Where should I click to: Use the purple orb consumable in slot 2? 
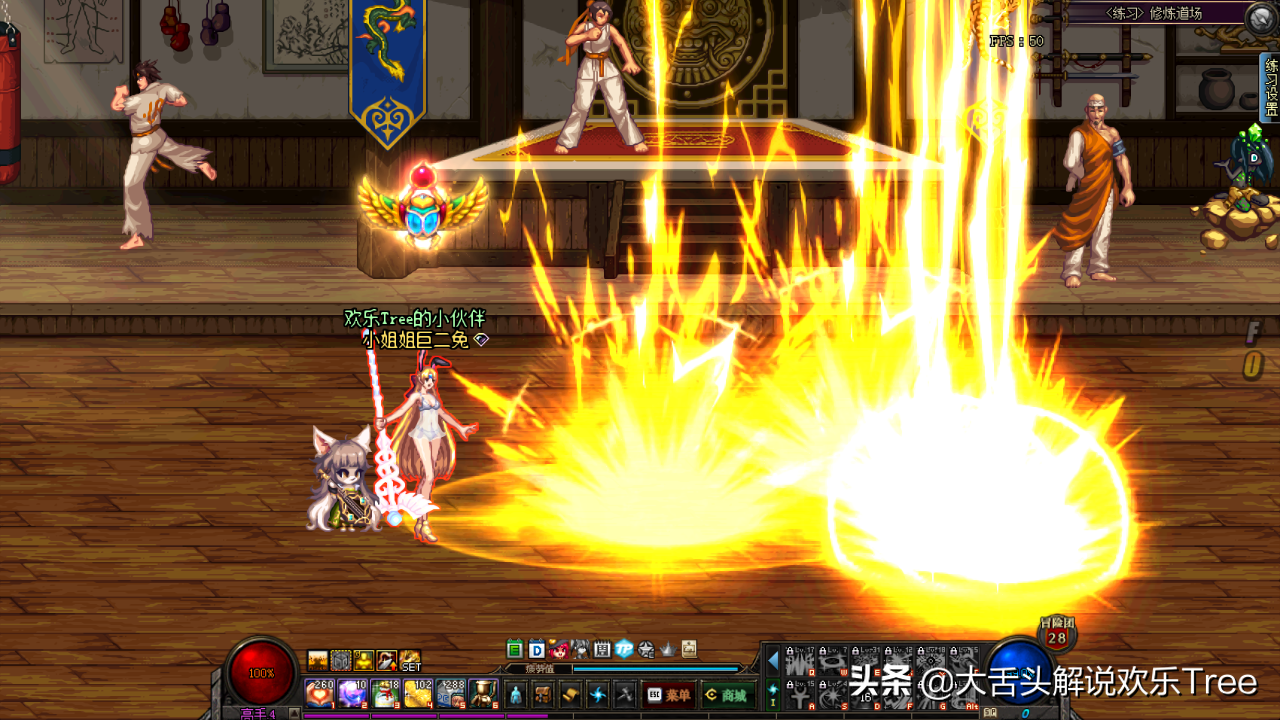coord(351,693)
